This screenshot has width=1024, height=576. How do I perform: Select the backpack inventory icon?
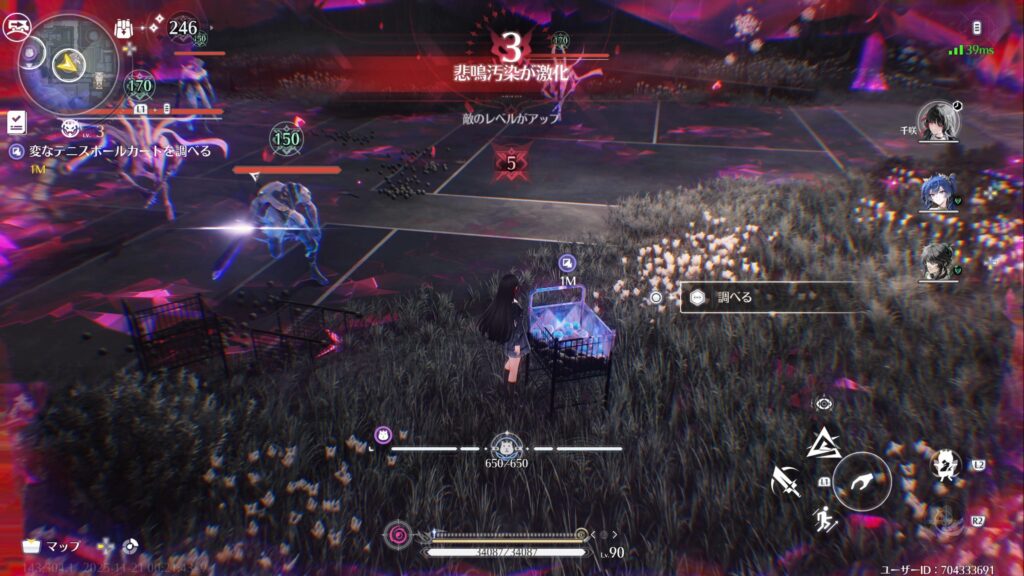(x=125, y=28)
